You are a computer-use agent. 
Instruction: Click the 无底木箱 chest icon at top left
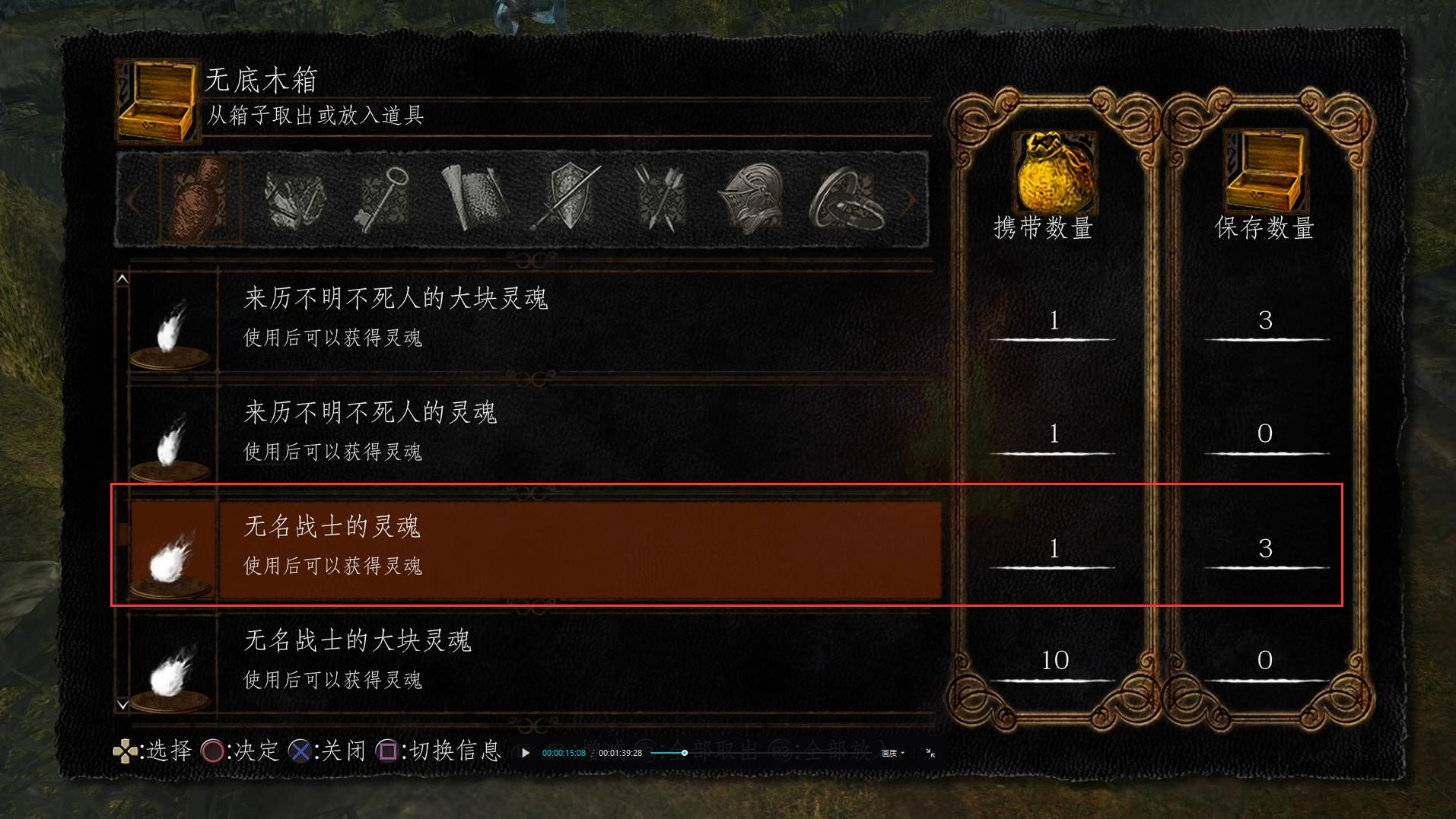157,103
